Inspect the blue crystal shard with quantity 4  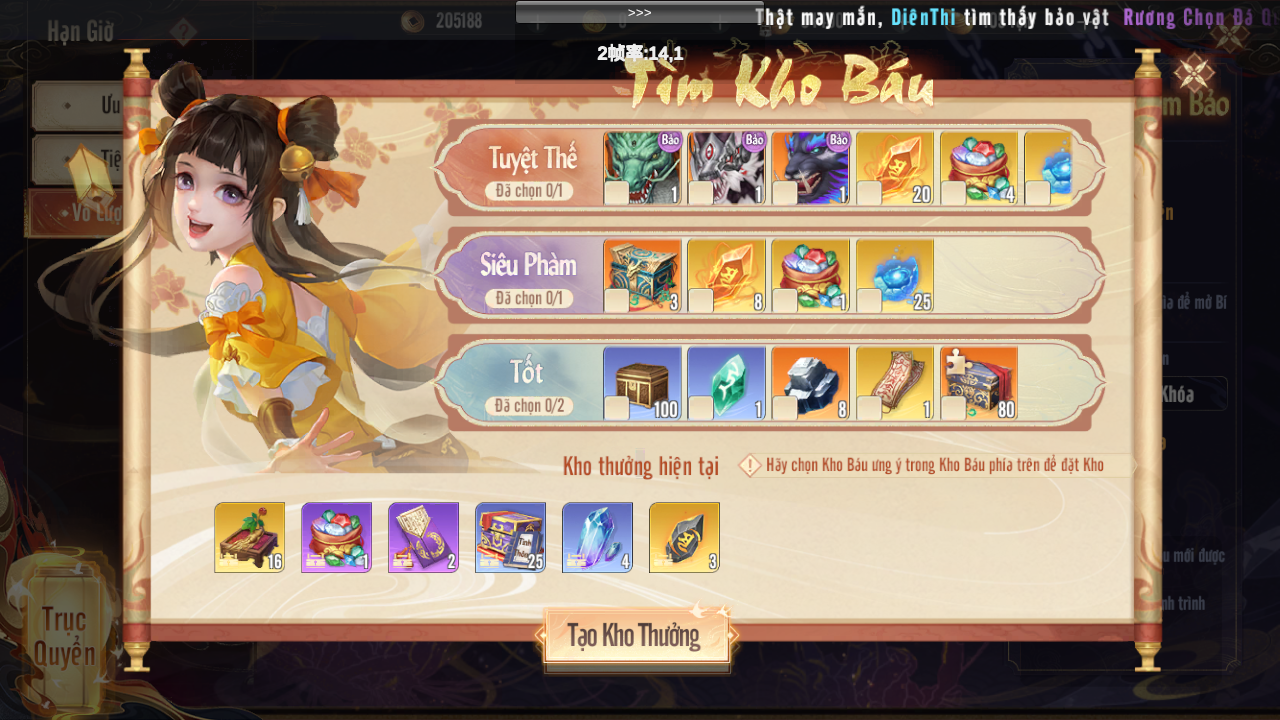click(x=597, y=537)
